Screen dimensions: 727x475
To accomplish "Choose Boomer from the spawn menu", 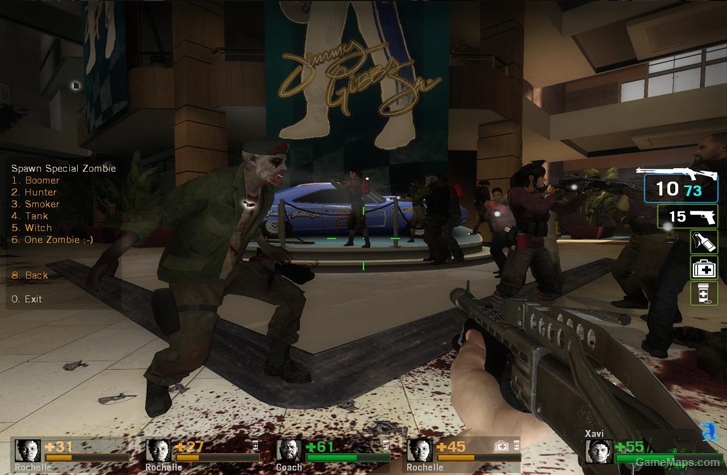I will coord(38,181).
